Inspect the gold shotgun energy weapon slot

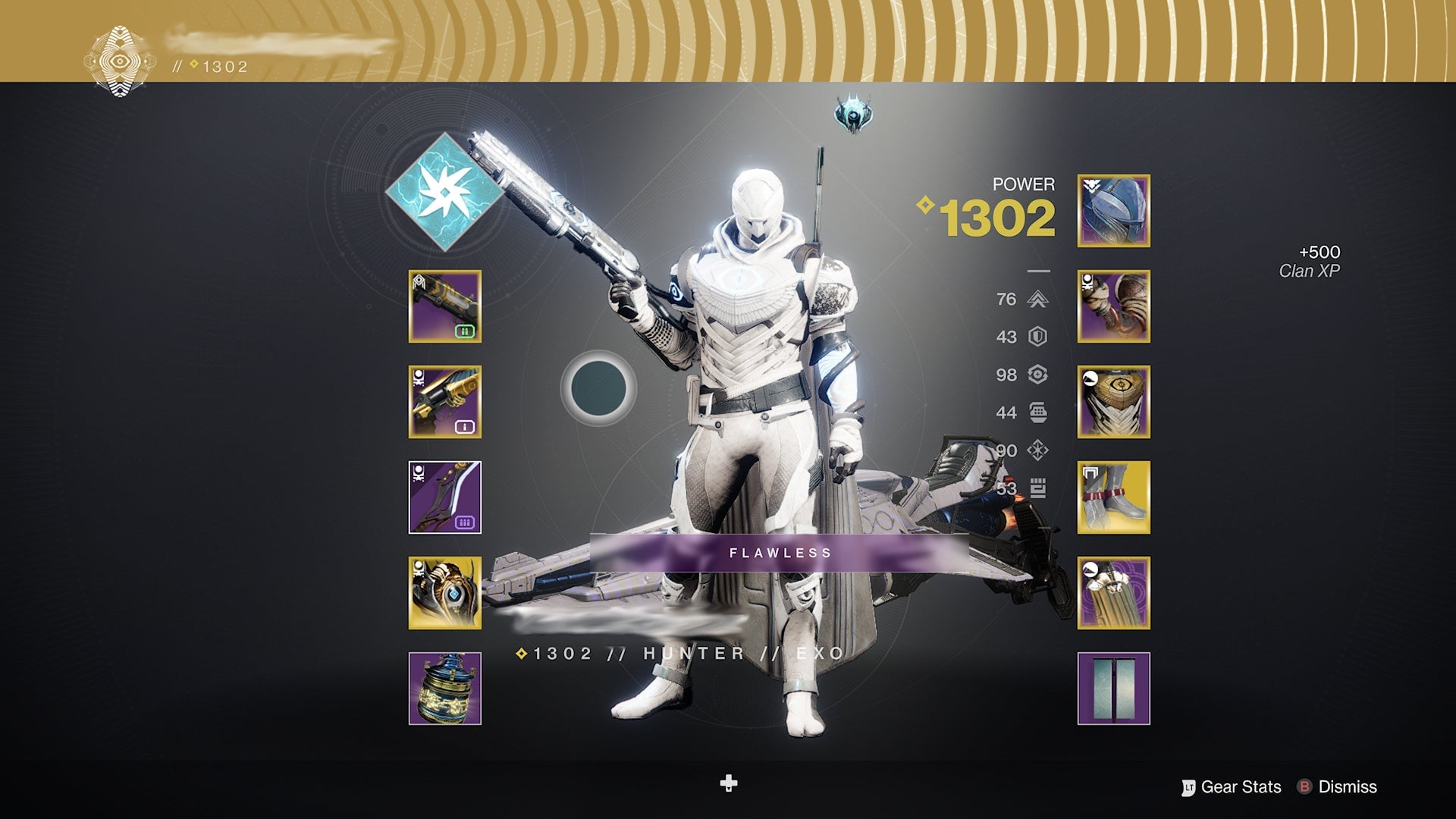coord(445,402)
